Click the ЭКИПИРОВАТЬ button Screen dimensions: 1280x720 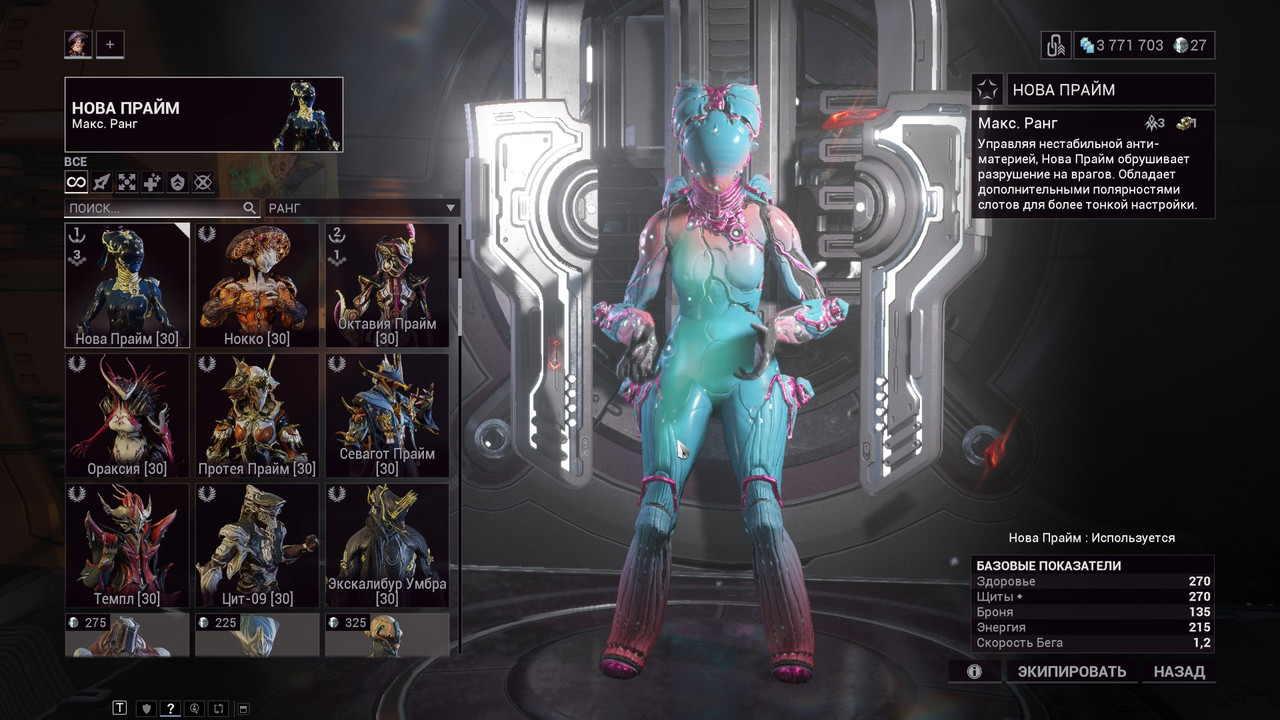1072,672
